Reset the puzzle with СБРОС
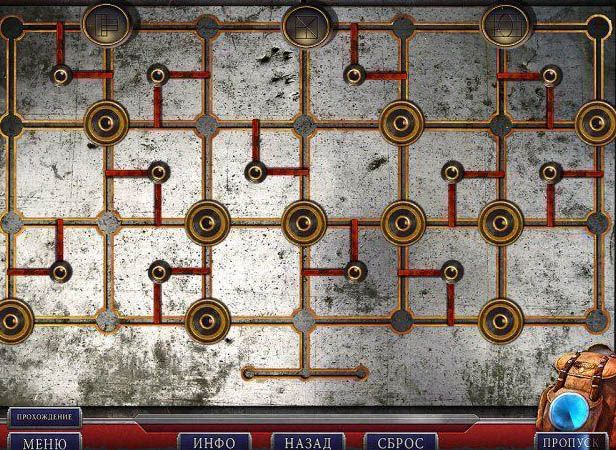The image size is (616, 450). click(401, 441)
